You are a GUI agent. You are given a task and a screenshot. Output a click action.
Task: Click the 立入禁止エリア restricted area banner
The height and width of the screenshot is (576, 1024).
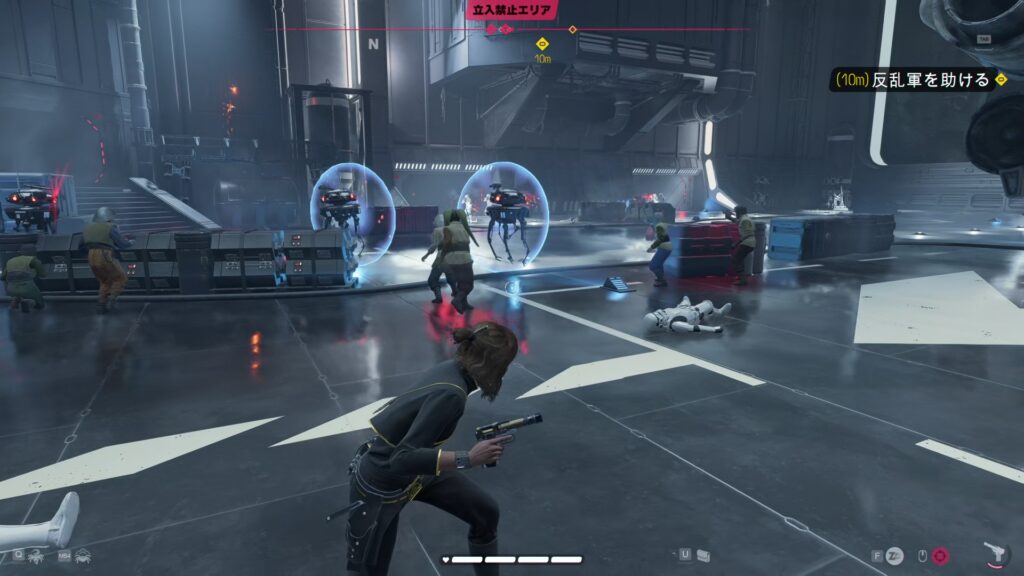511,9
